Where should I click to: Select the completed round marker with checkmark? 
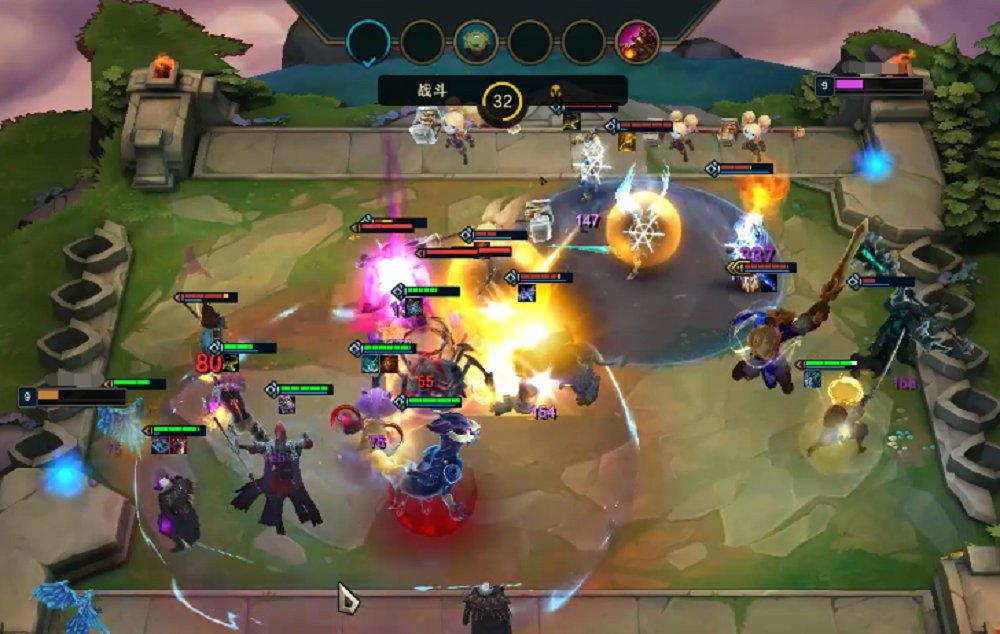click(368, 43)
